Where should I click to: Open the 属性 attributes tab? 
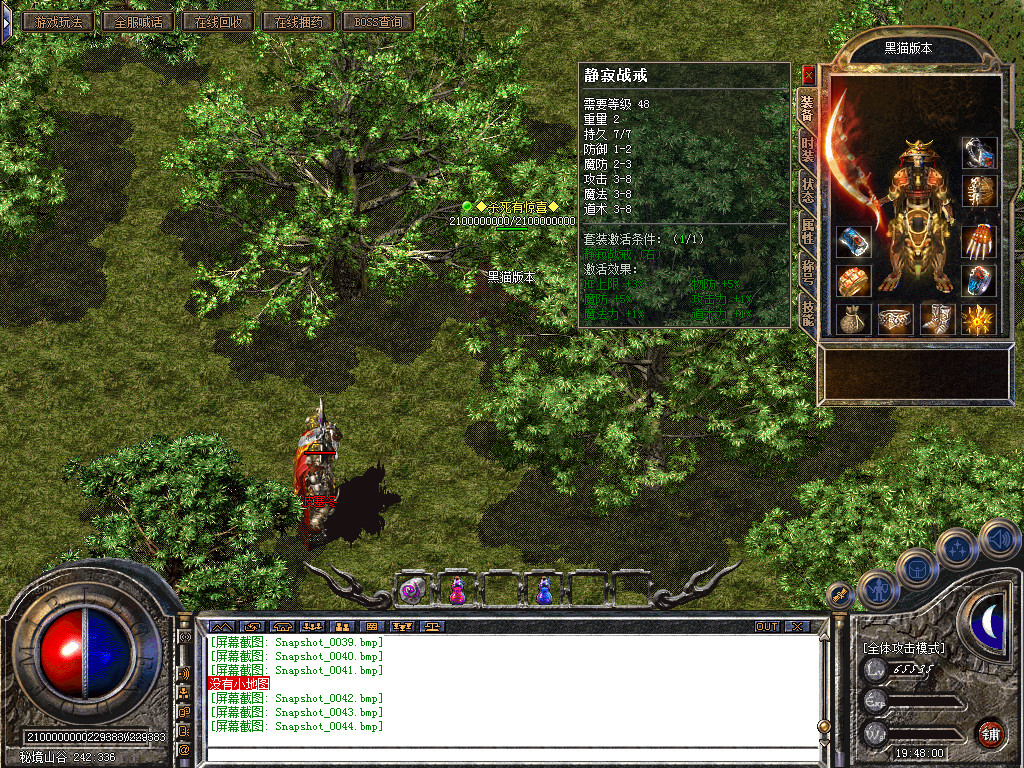(807, 231)
